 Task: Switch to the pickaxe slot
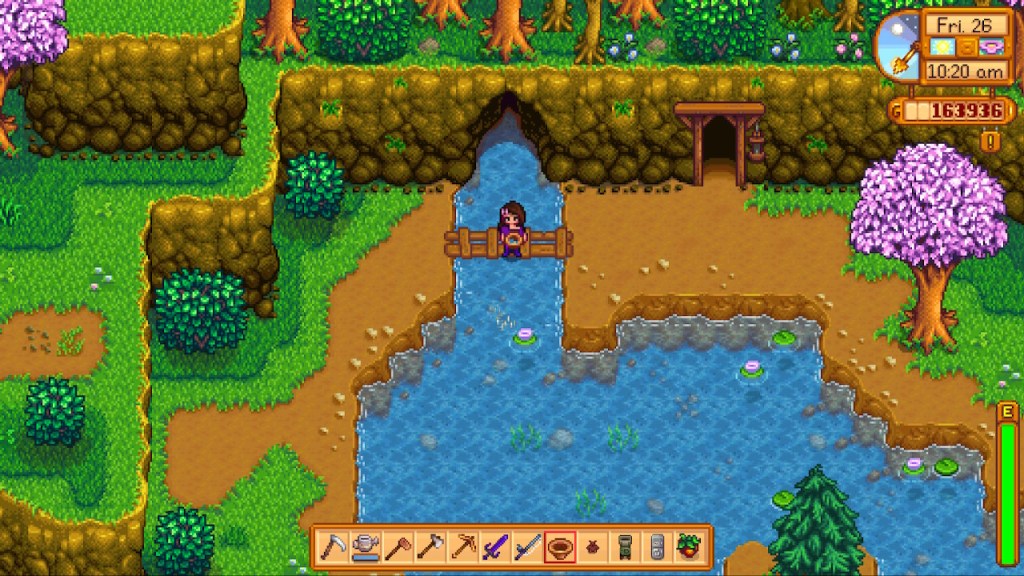(462, 547)
